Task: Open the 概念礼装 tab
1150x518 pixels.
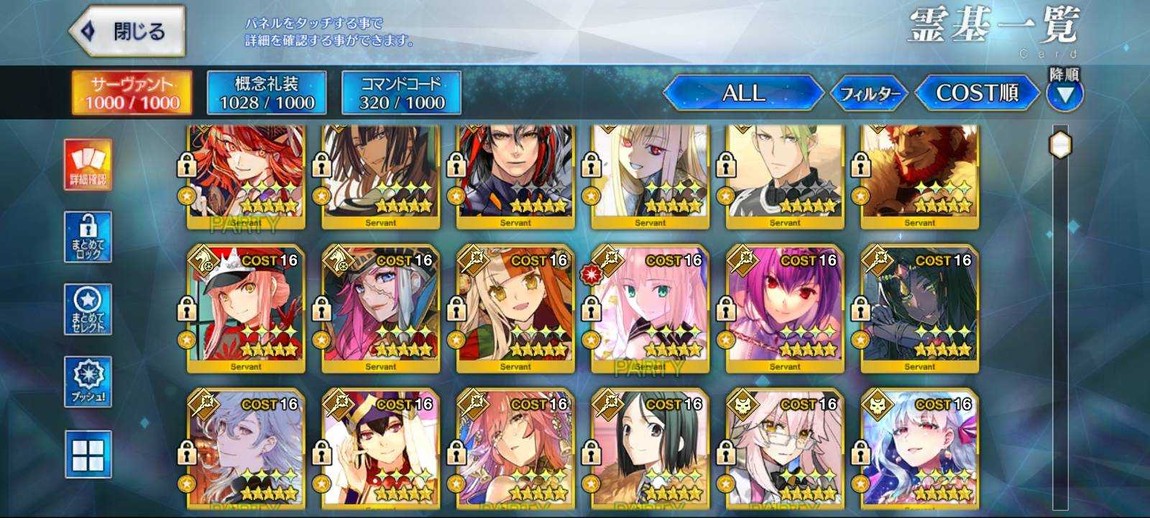Action: click(267, 93)
